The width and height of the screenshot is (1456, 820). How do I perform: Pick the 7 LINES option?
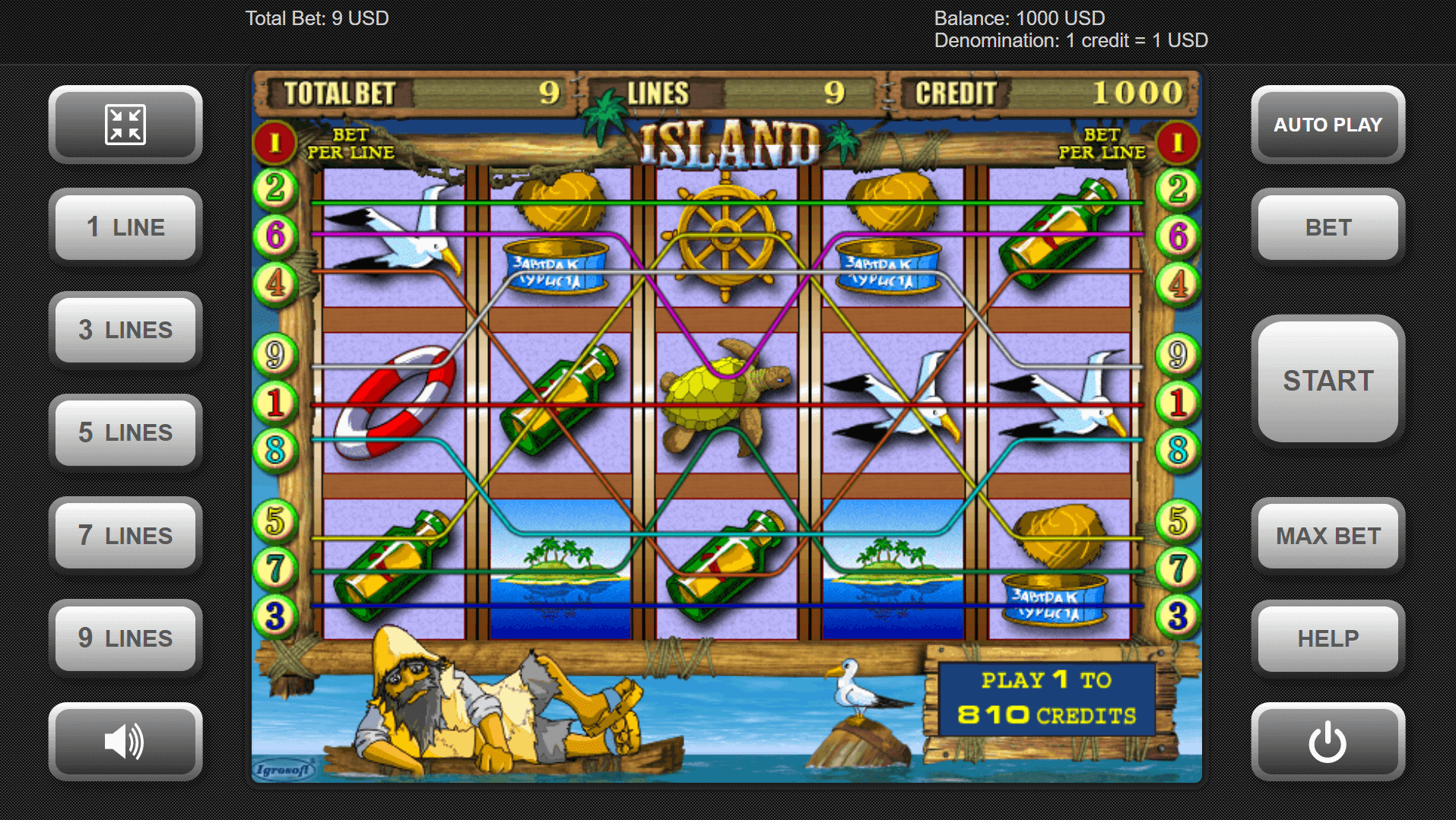tap(125, 535)
